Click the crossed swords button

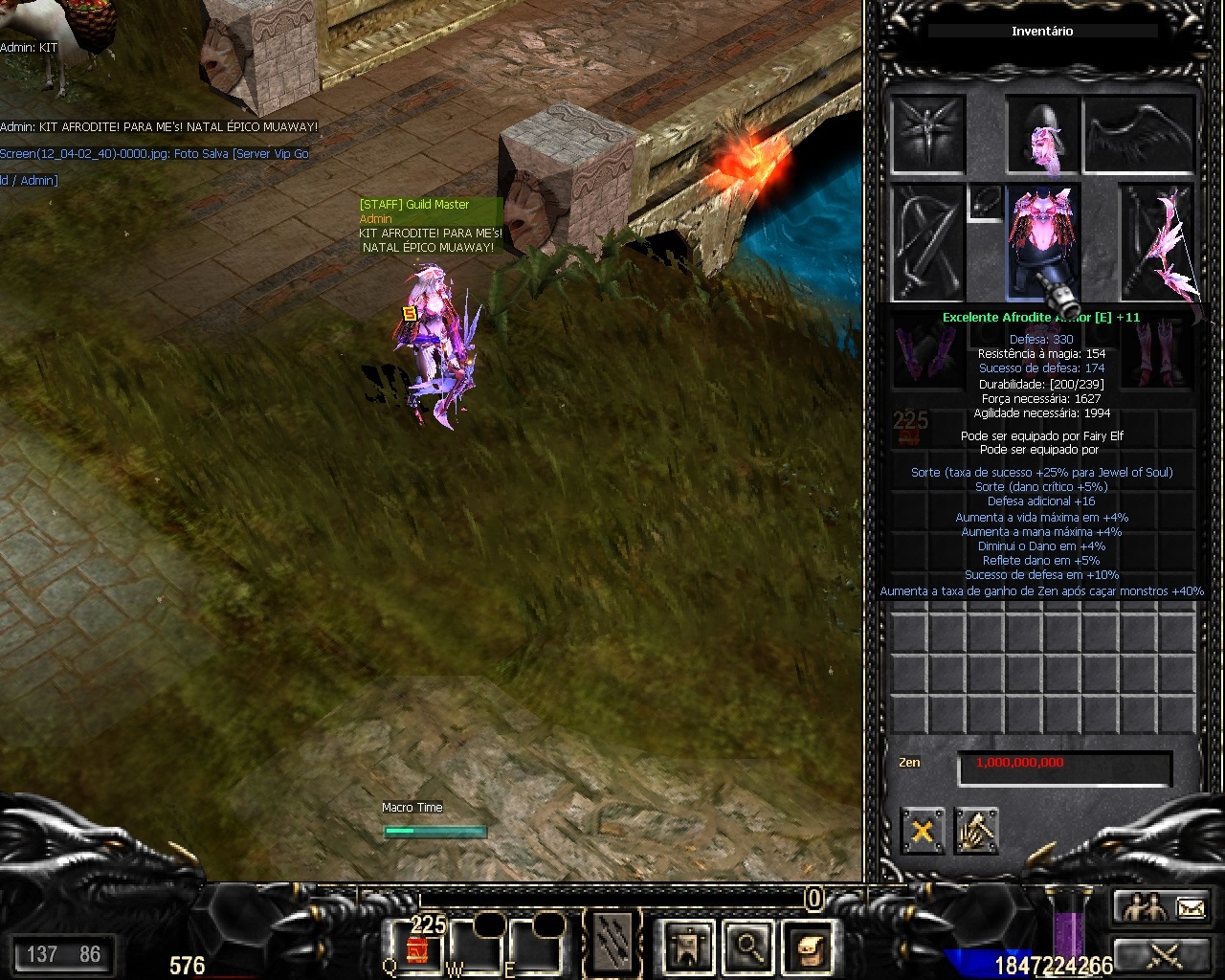(1164, 954)
